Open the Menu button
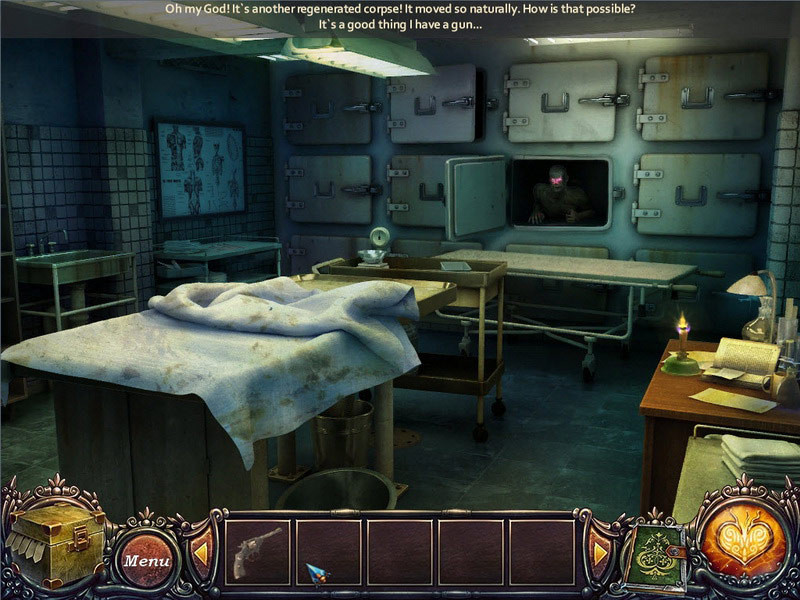Viewport: 800px width, 600px height. pyautogui.click(x=146, y=560)
